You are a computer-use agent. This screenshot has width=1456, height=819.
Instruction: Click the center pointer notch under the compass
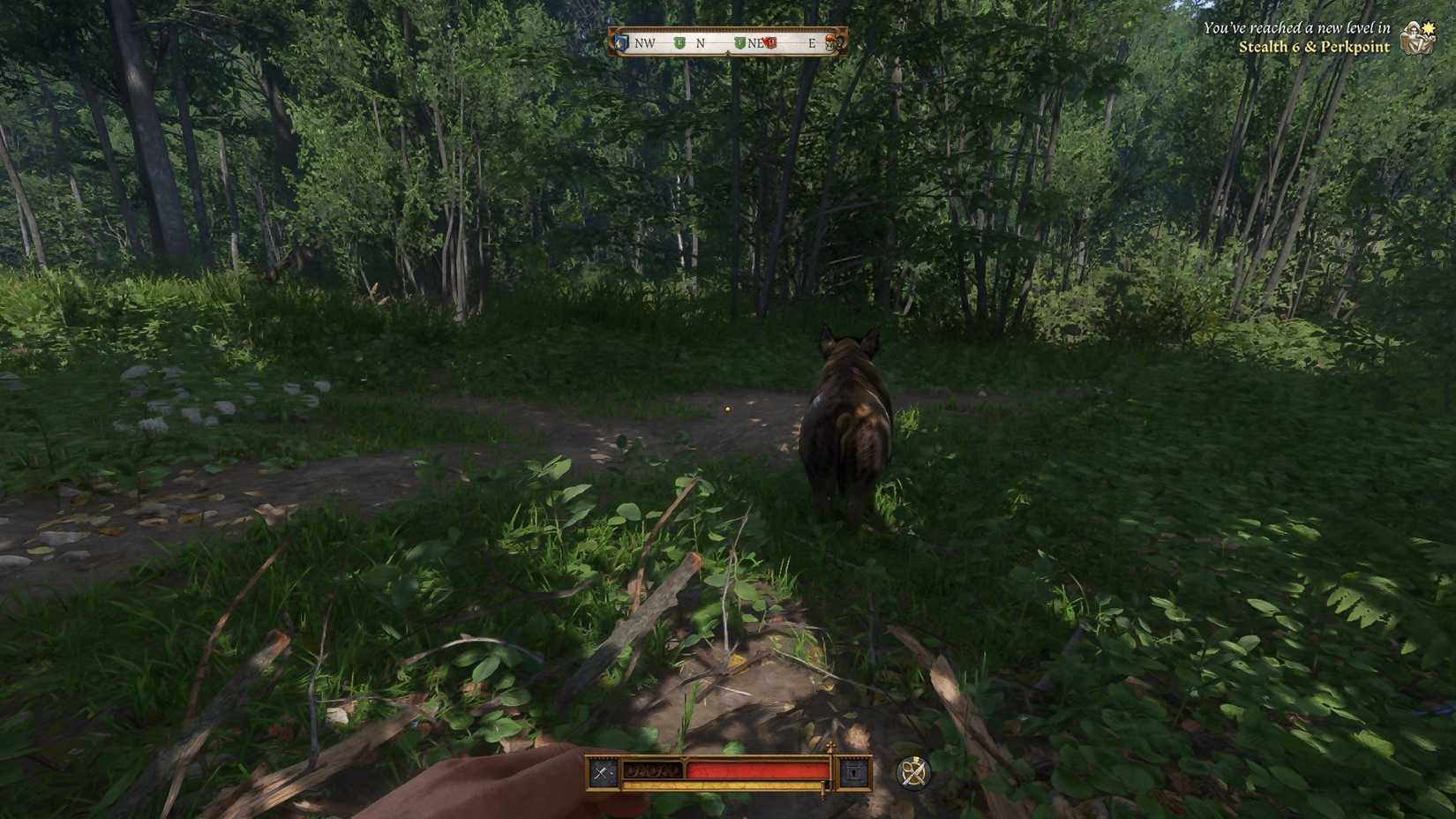pos(728,53)
